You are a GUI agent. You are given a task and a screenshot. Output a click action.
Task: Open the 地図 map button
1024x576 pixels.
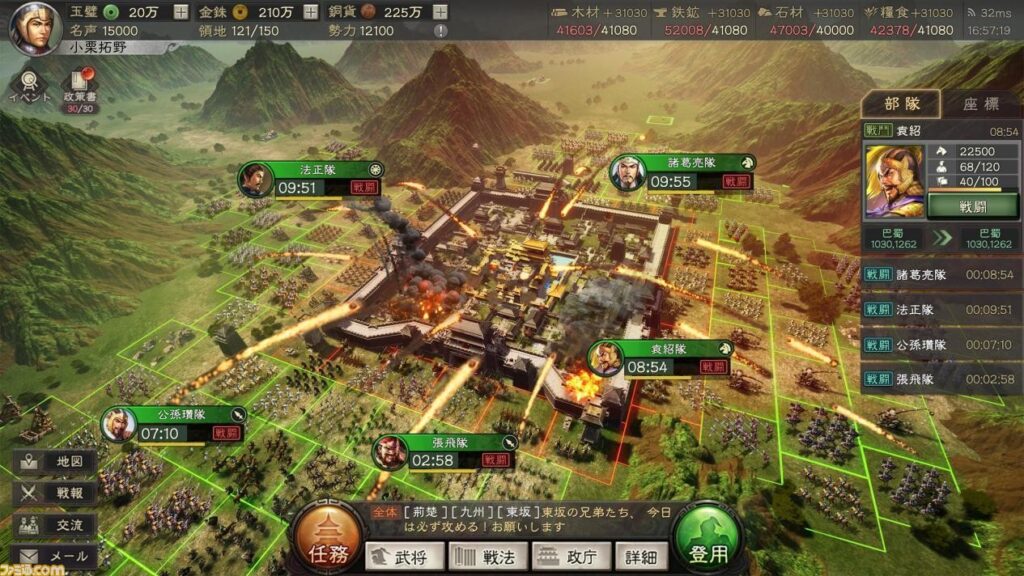56,462
